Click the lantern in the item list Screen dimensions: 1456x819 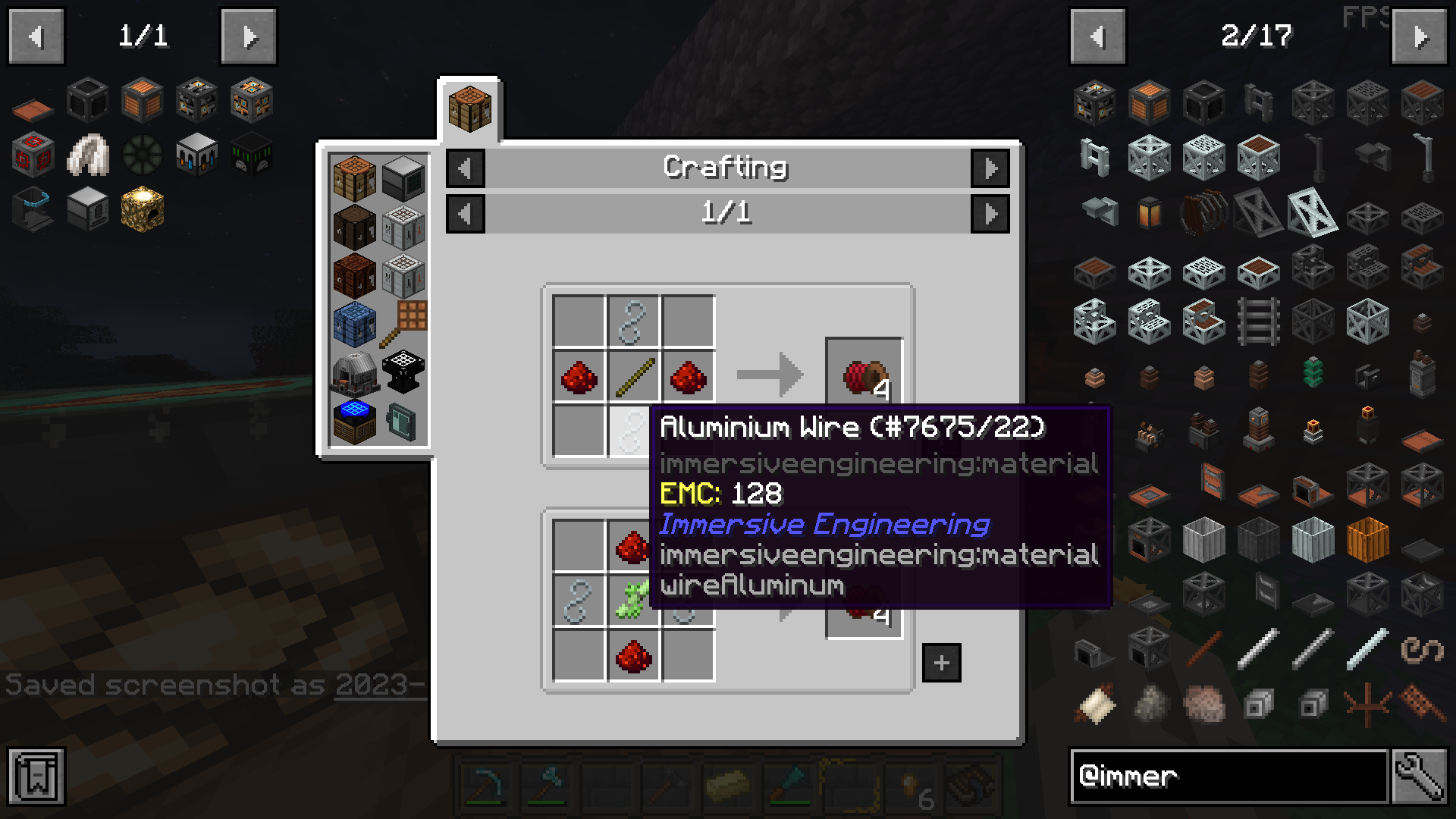pos(1149,214)
